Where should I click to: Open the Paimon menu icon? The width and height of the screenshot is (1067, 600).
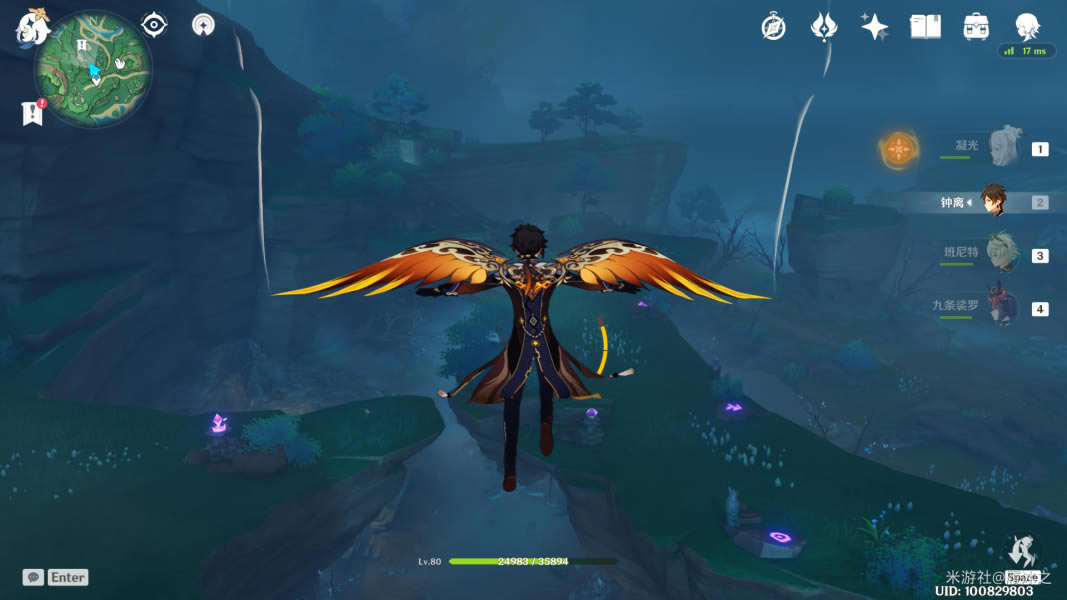(x=32, y=27)
